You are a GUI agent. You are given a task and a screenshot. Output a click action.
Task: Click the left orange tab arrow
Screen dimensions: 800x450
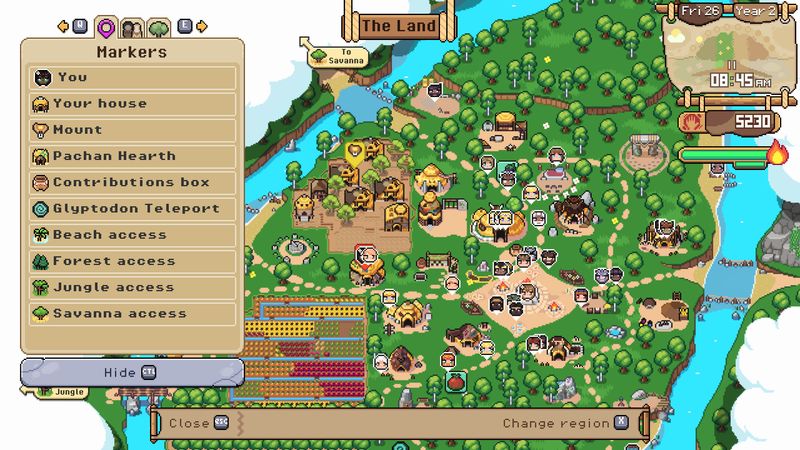(62, 26)
